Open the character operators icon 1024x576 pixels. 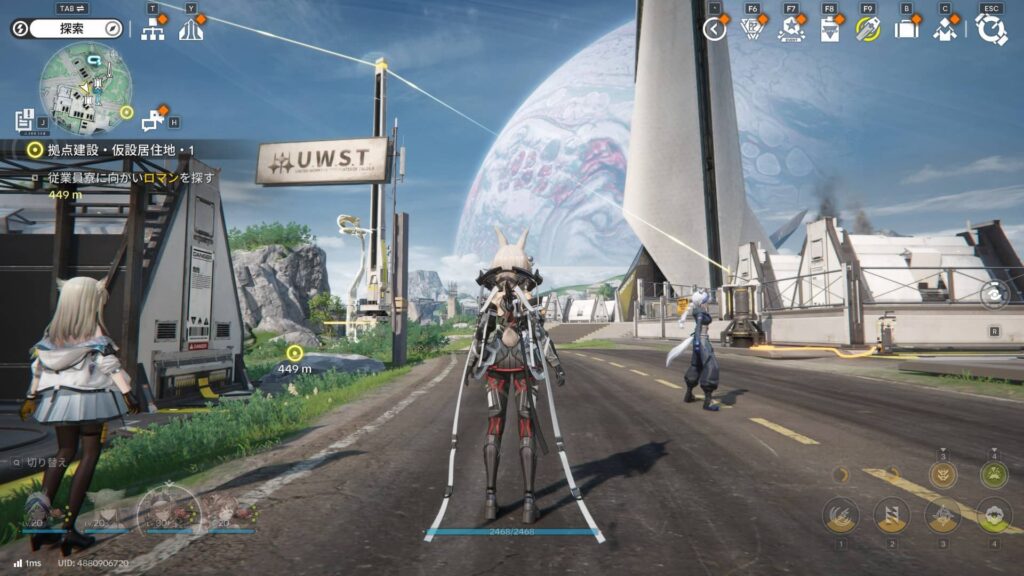[x=945, y=29]
